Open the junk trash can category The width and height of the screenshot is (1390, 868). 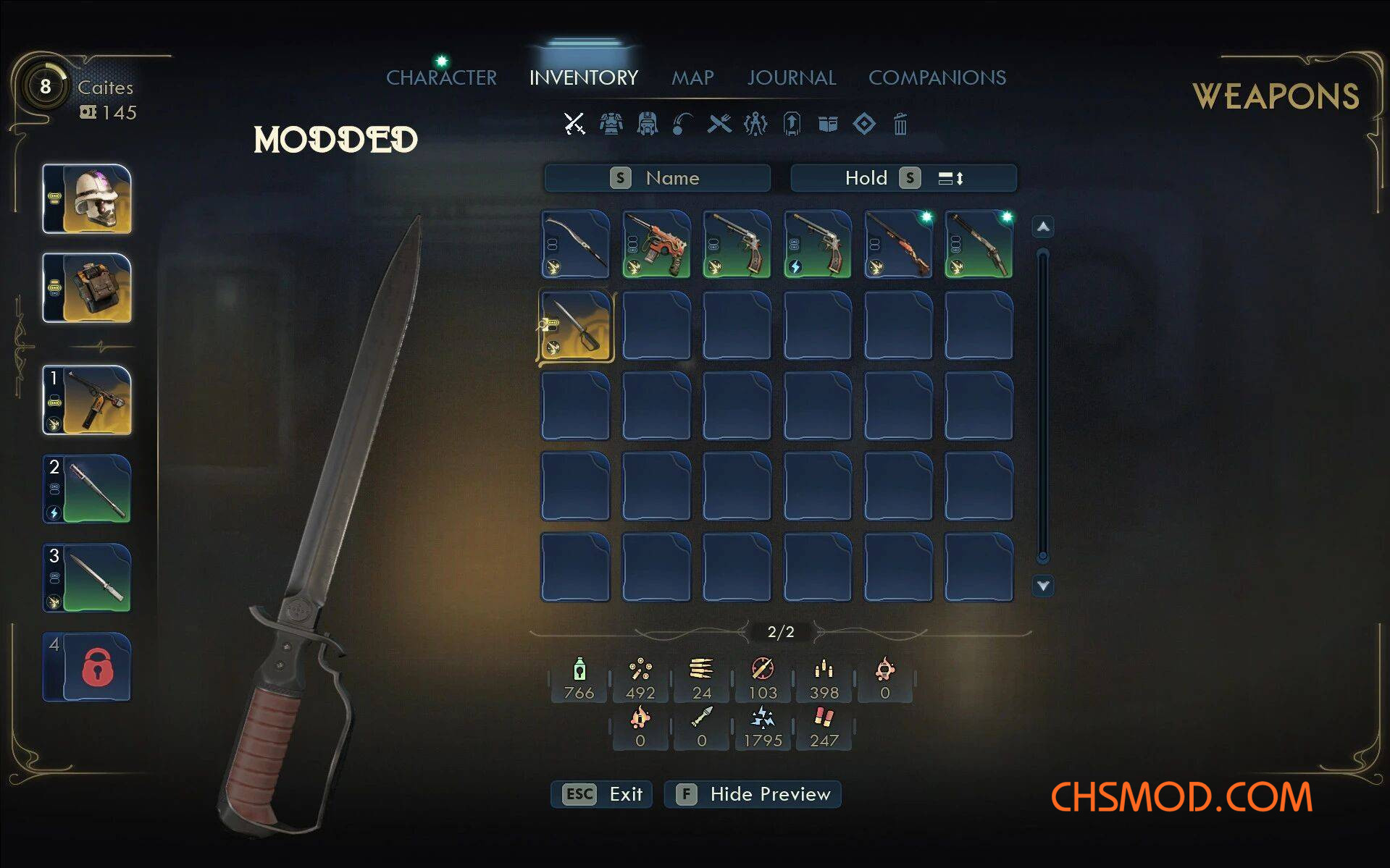click(x=900, y=125)
